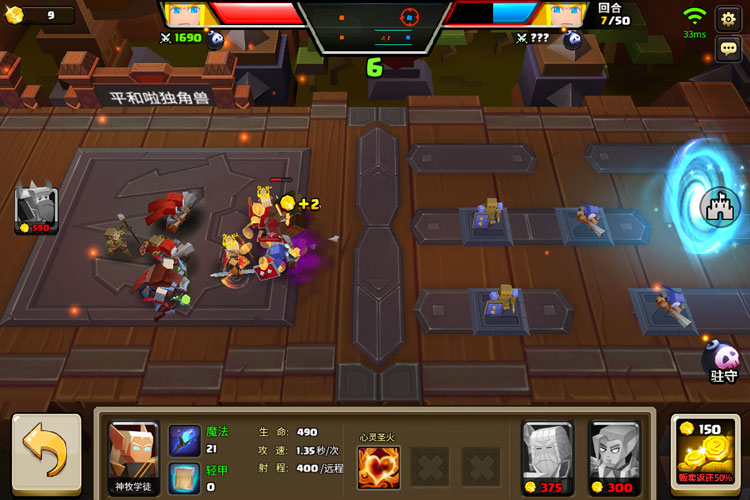750x500 pixels.
Task: Click the castle icon beside the portal
Action: click(x=721, y=207)
